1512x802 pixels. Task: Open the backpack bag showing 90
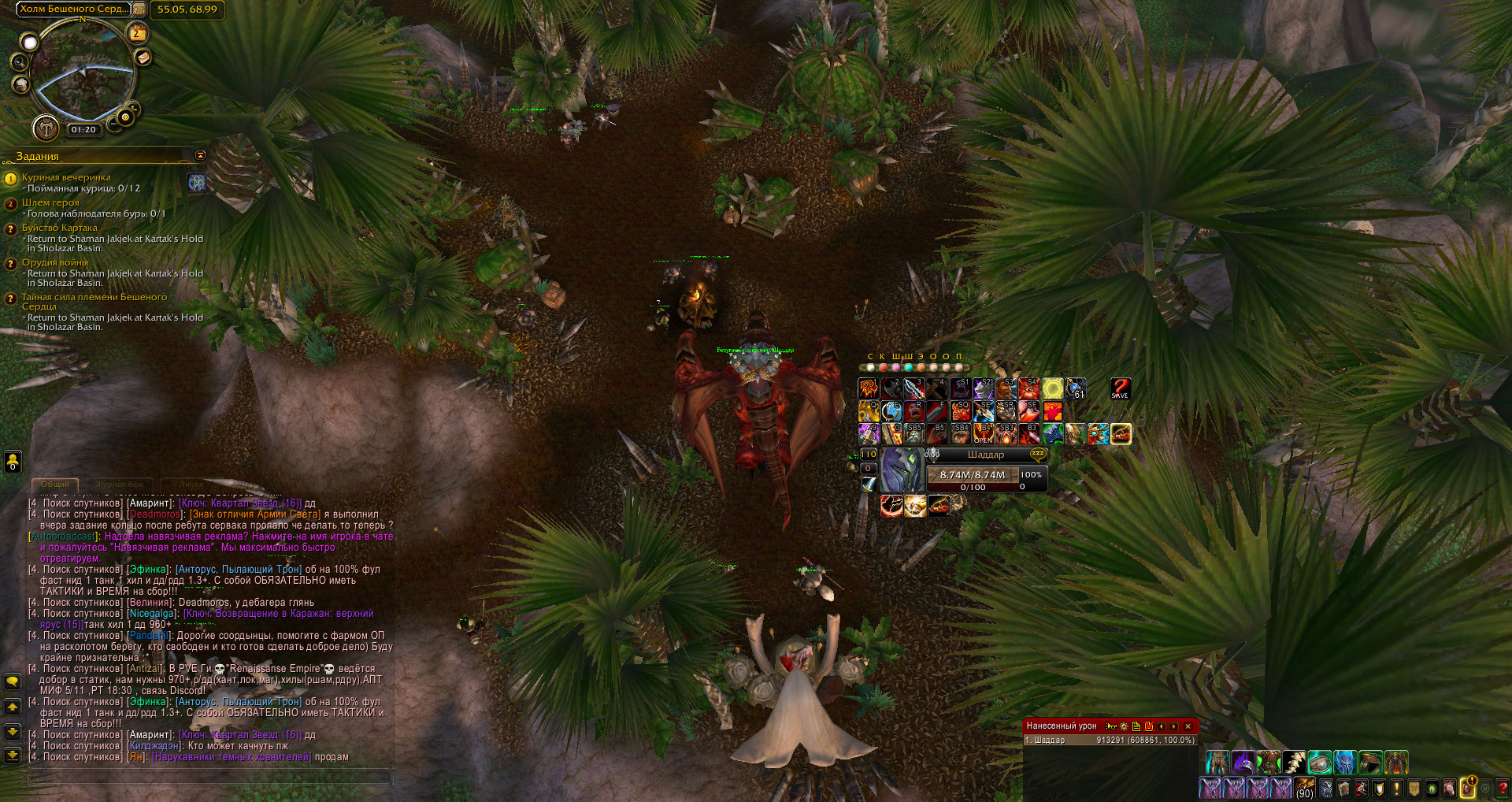pyautogui.click(x=1305, y=787)
